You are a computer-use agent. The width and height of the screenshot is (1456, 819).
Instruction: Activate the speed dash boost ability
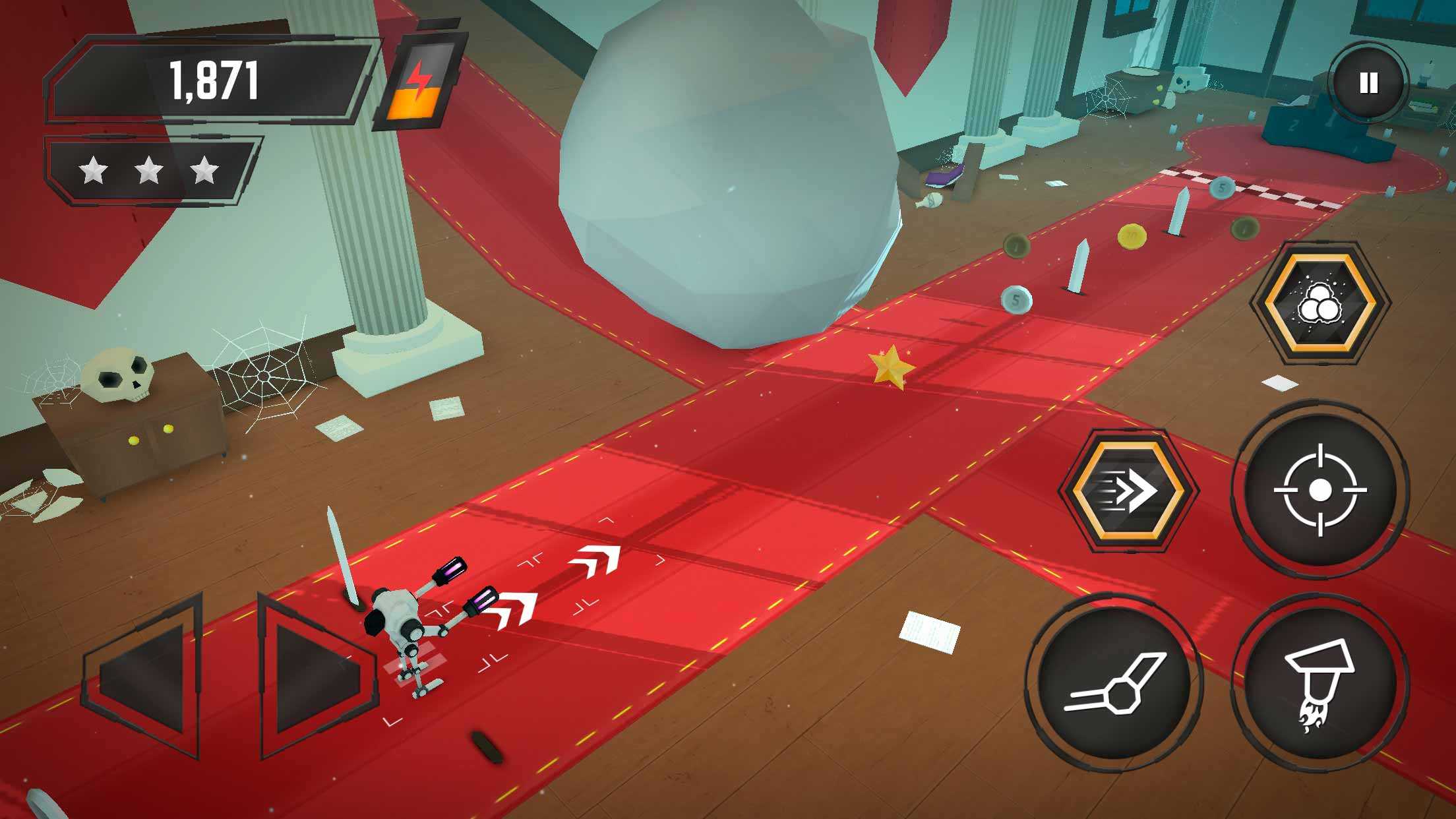click(1129, 490)
